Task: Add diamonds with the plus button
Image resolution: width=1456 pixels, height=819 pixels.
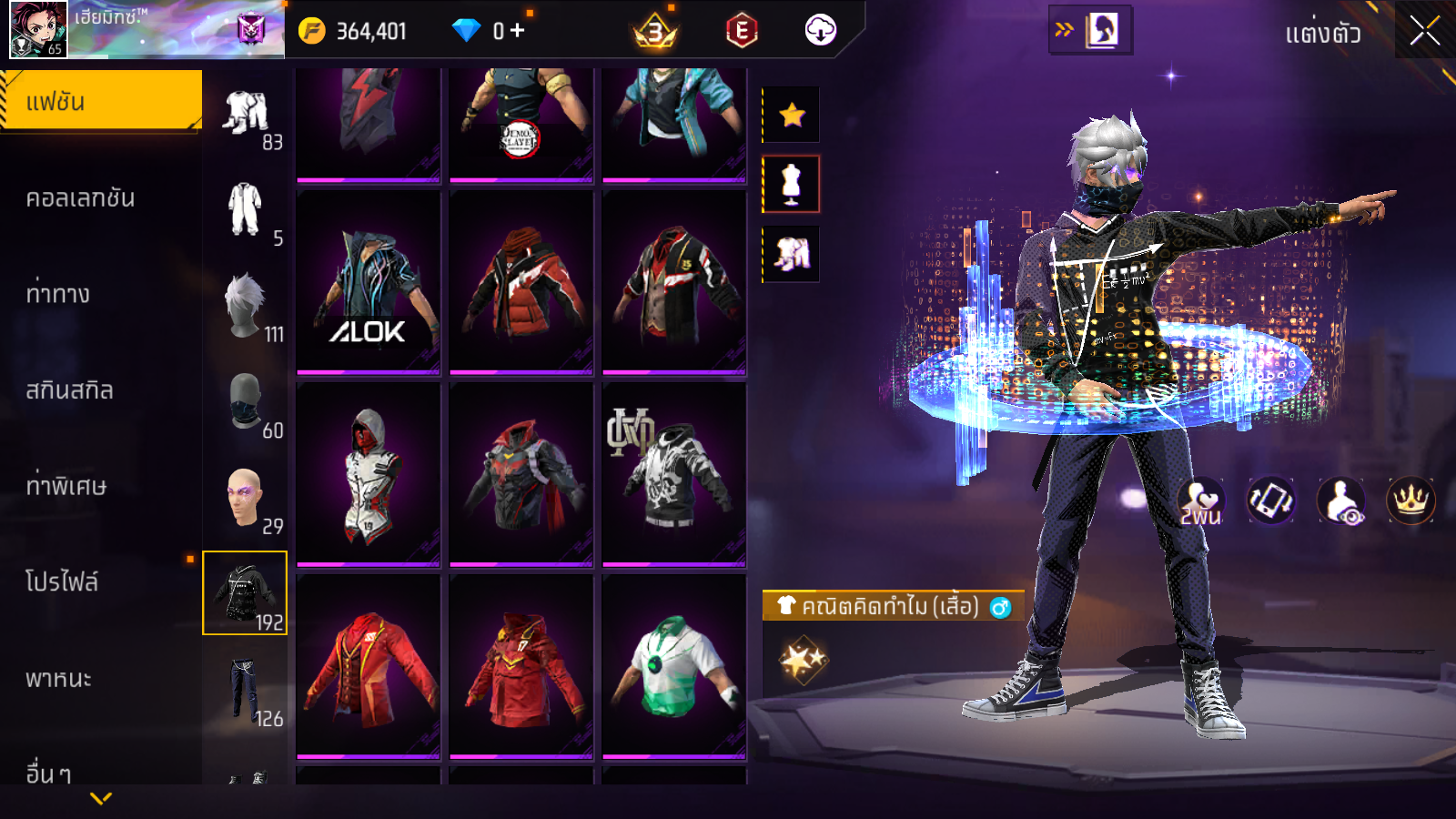Action: coord(518,31)
